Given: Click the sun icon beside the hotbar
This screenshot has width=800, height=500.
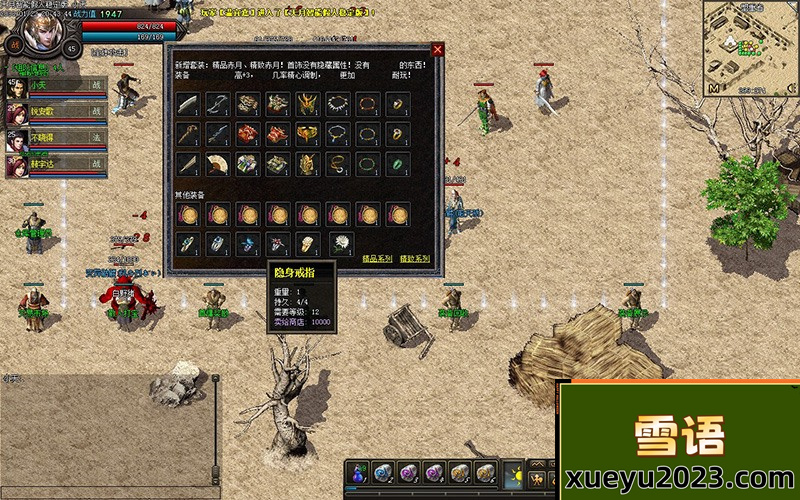Looking at the screenshot, I should pyautogui.click(x=514, y=474).
